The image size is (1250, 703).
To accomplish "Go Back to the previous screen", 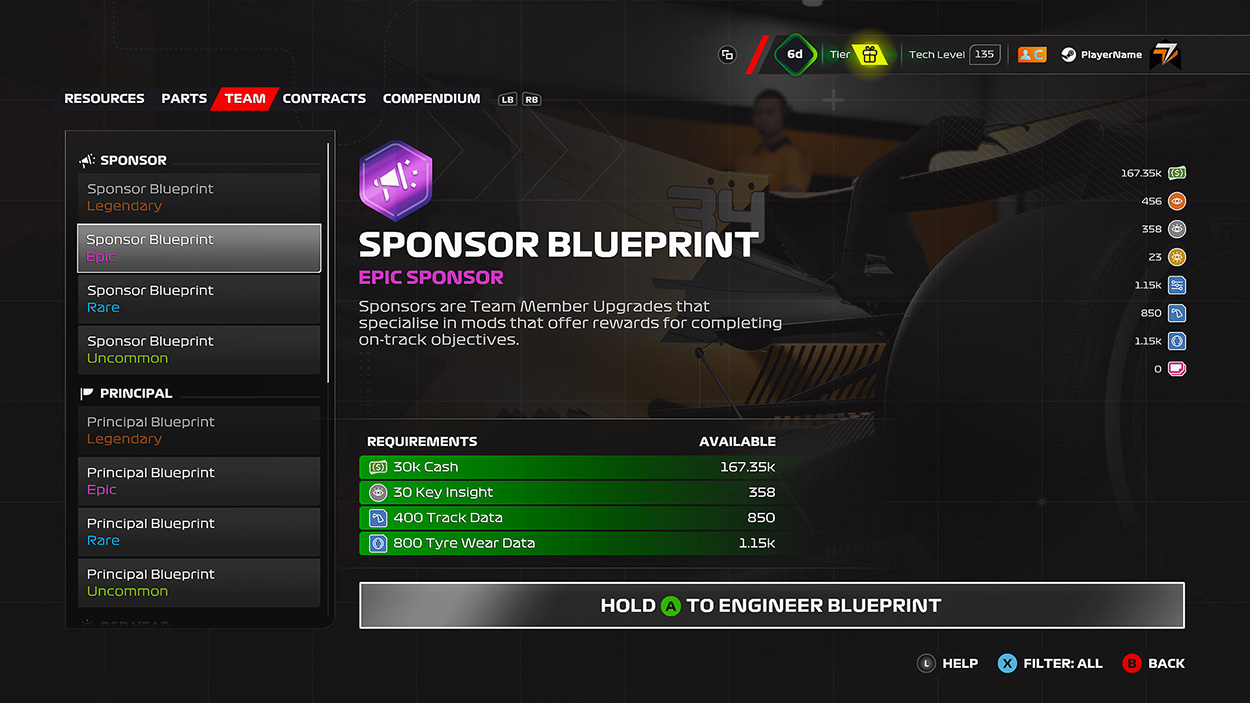I will [x=1154, y=663].
